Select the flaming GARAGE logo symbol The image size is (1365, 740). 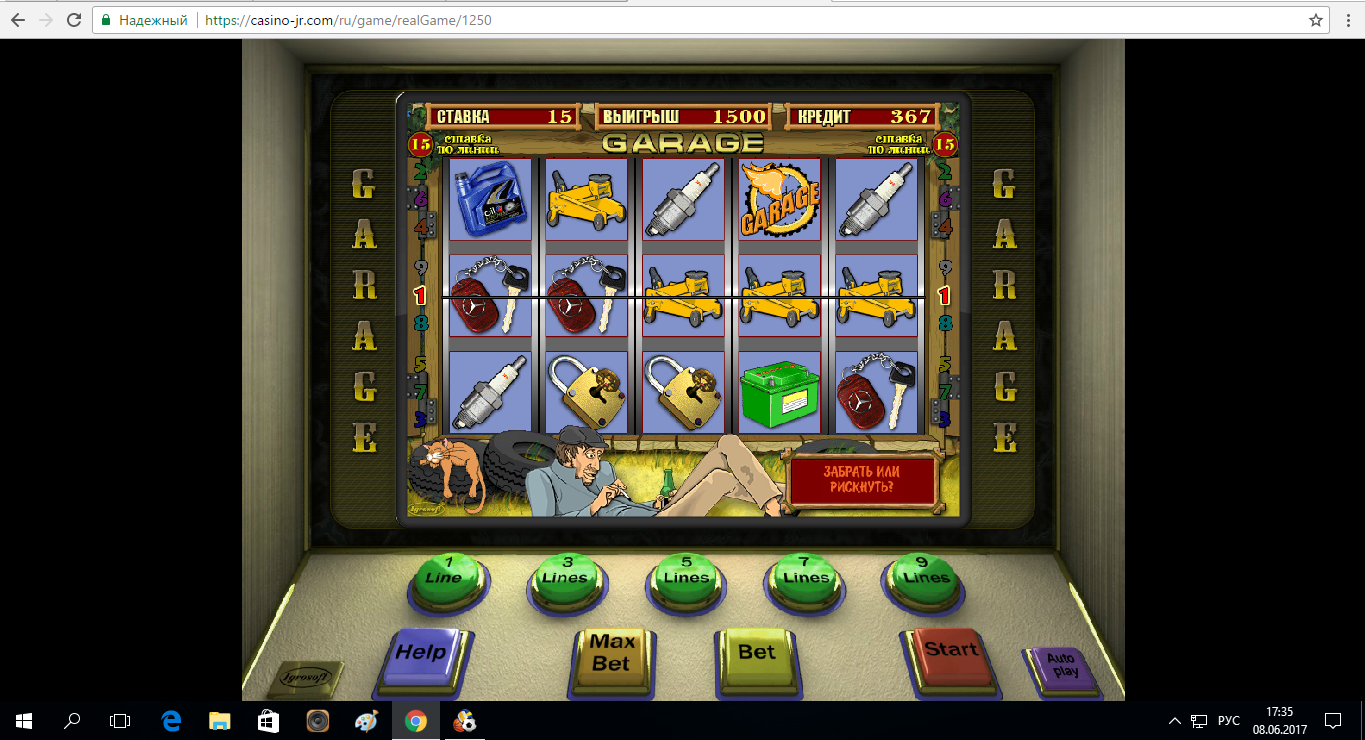click(779, 198)
